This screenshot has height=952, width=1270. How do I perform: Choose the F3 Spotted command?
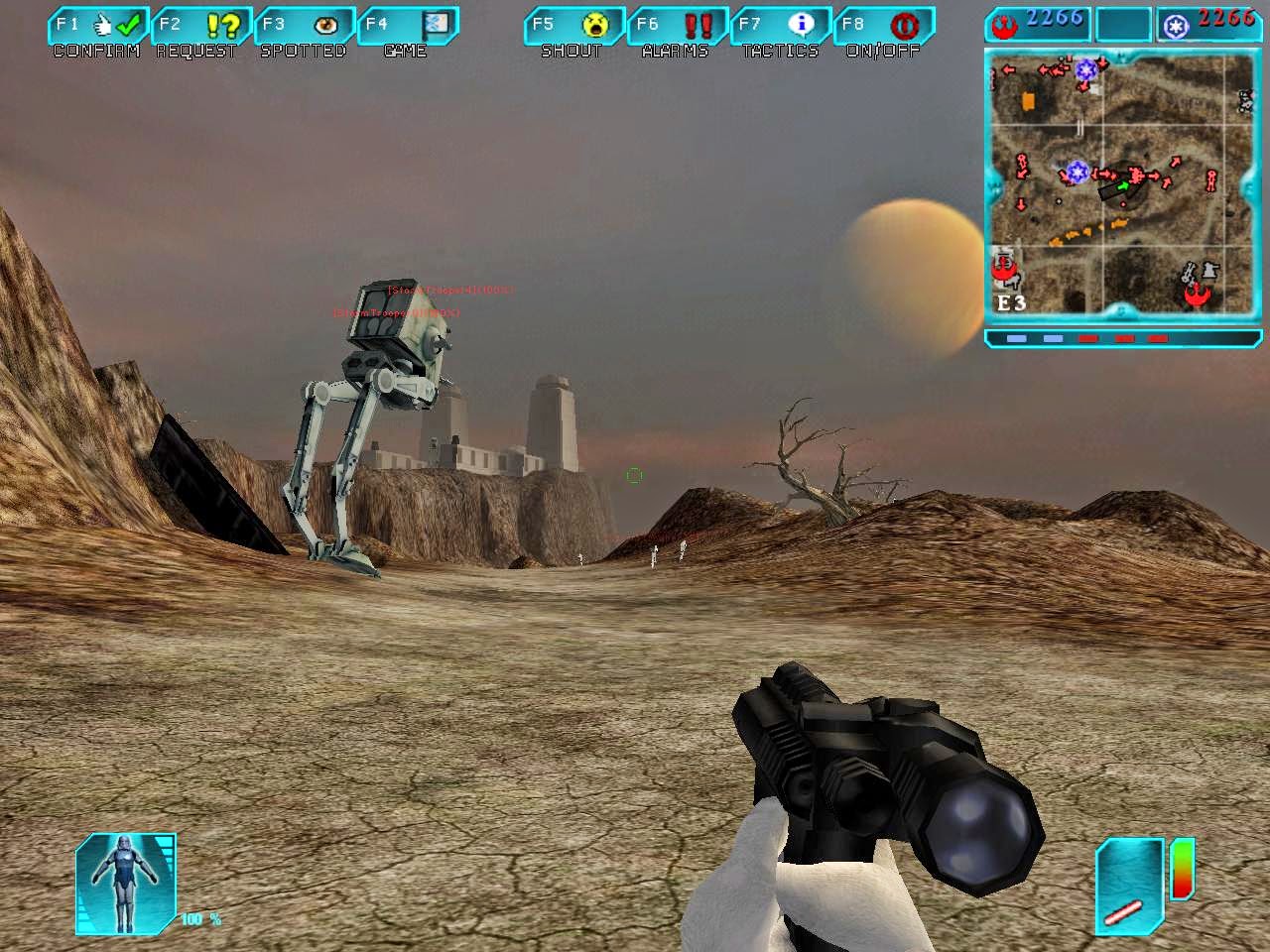[x=304, y=26]
